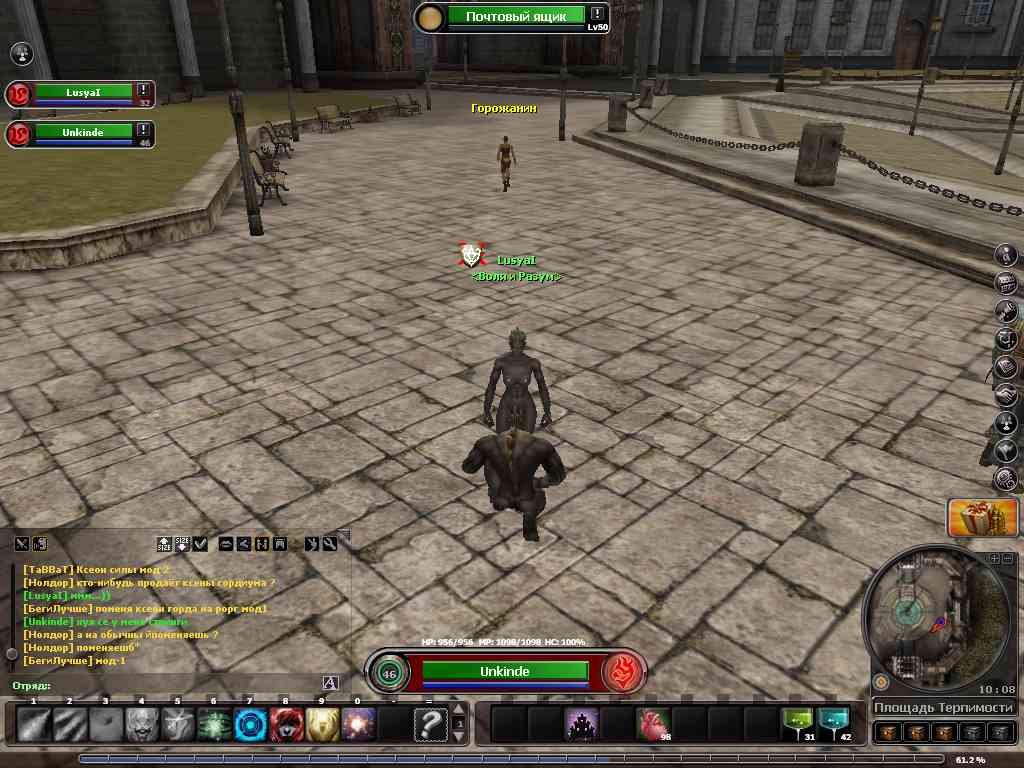Use the dark castle item in quickbar
This screenshot has width=1024, height=768.
pos(581,724)
